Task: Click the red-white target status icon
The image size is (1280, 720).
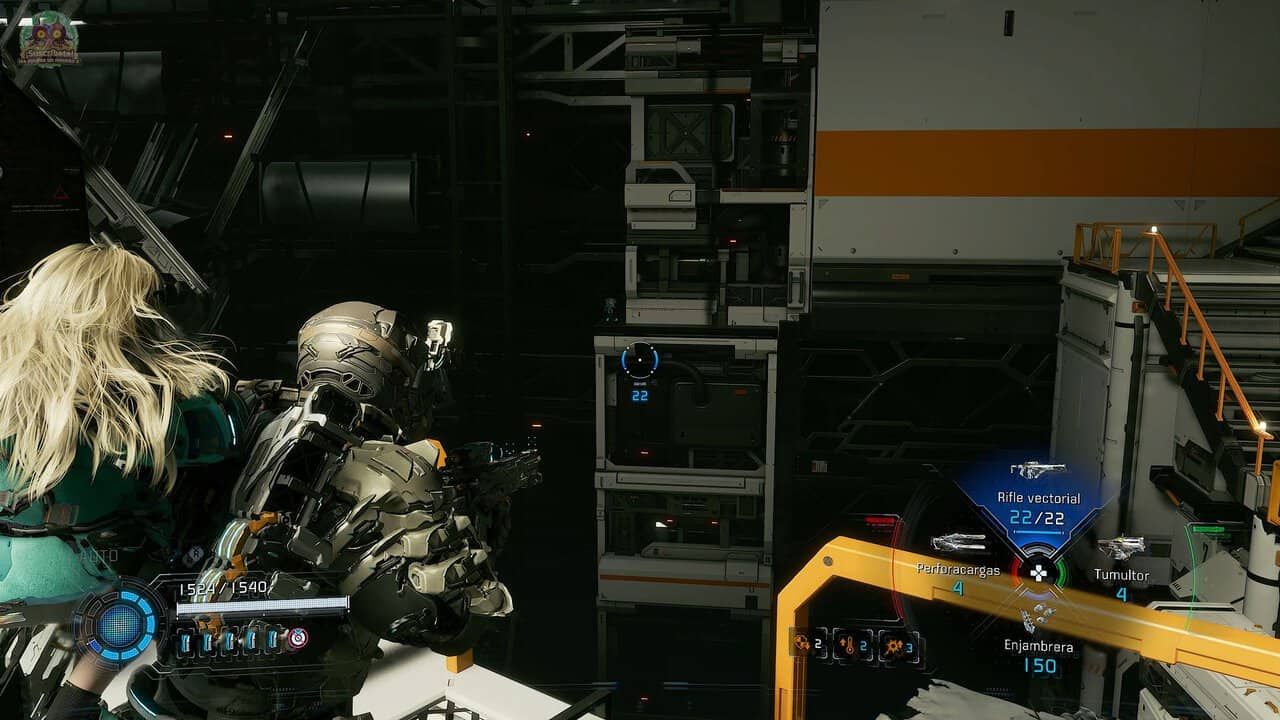Action: click(x=298, y=638)
